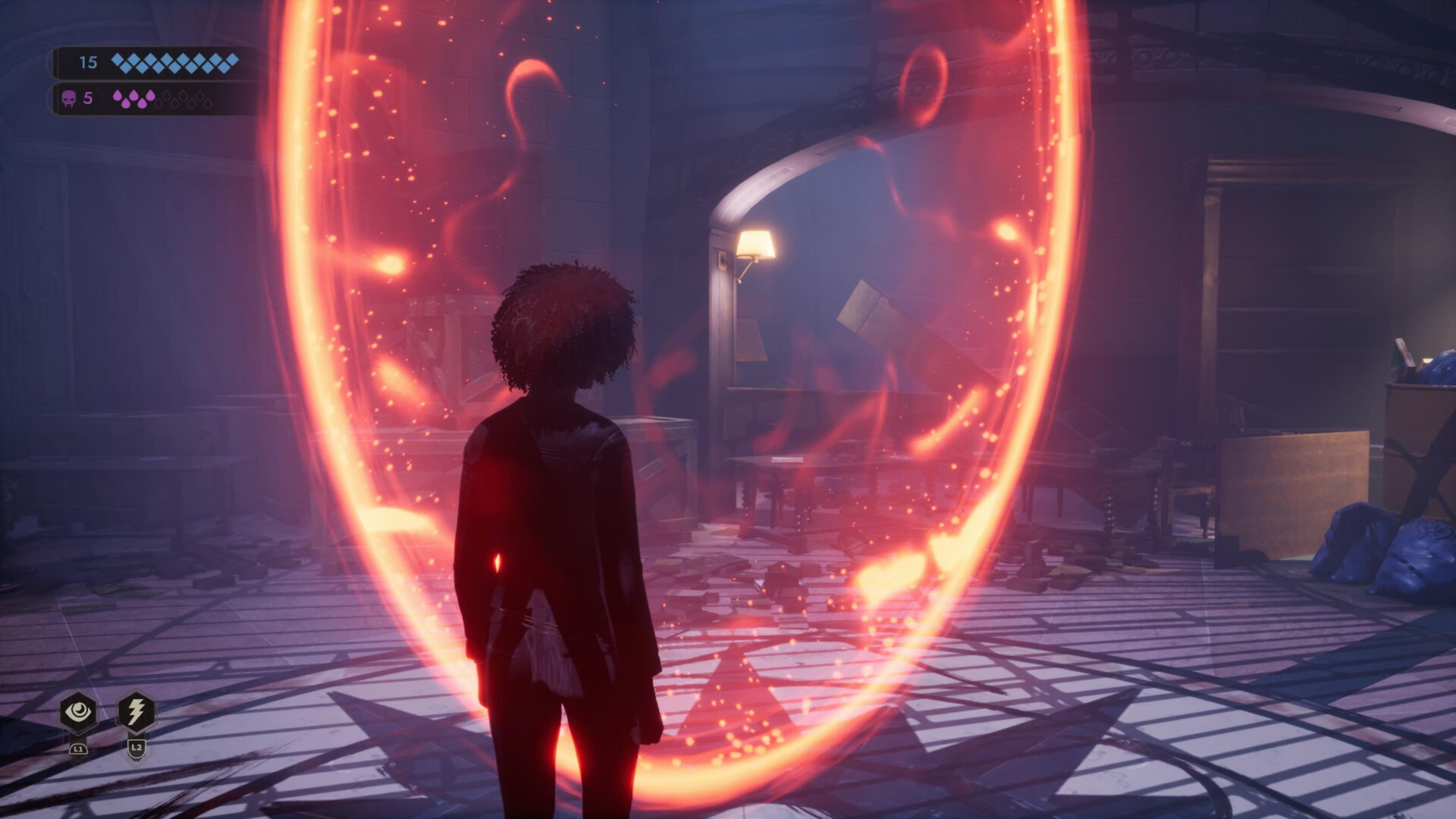Trigger the lightning bolt ability icon
The image size is (1456, 819).
point(136,712)
